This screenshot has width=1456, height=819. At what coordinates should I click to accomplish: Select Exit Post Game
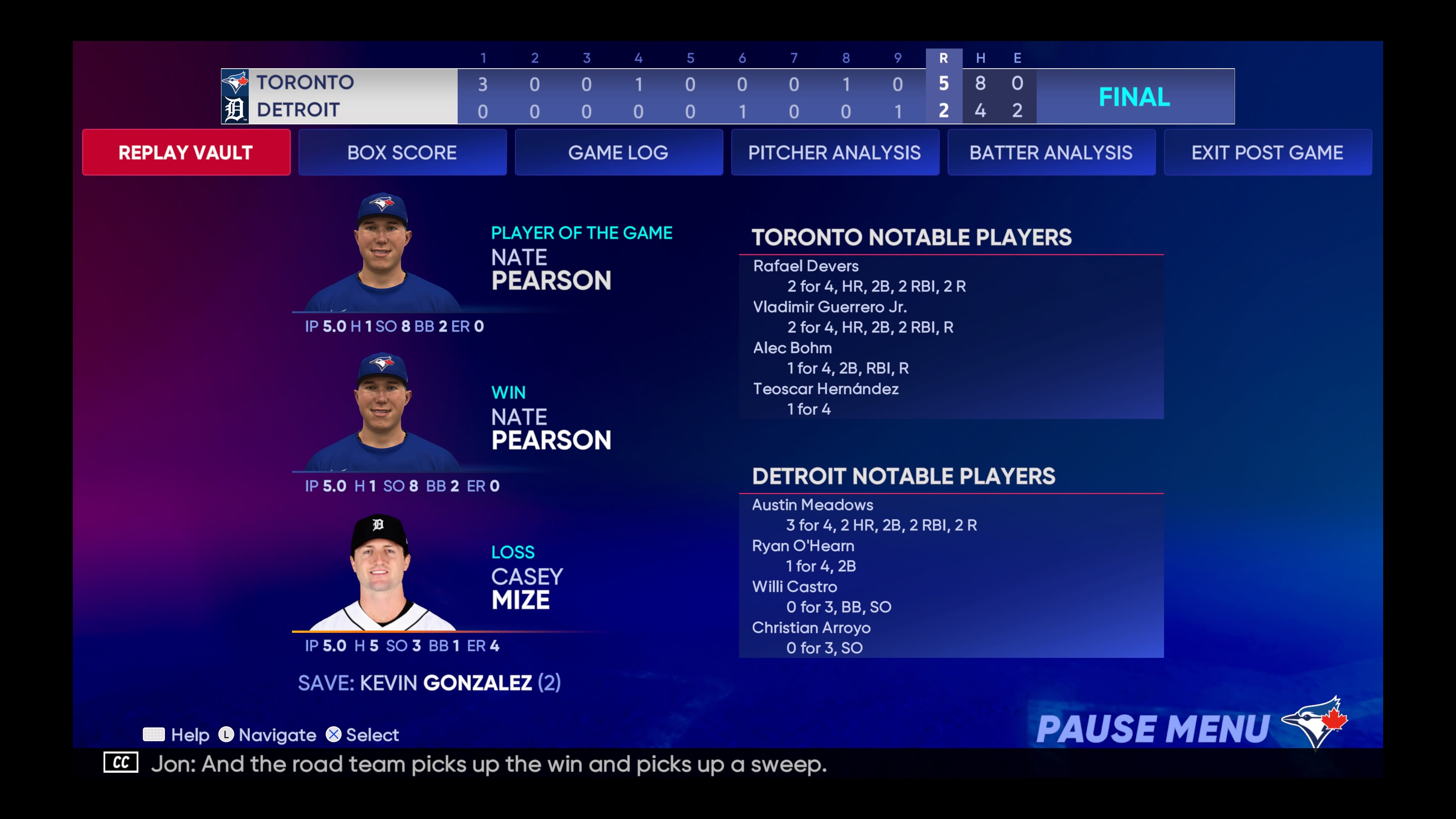[1267, 152]
